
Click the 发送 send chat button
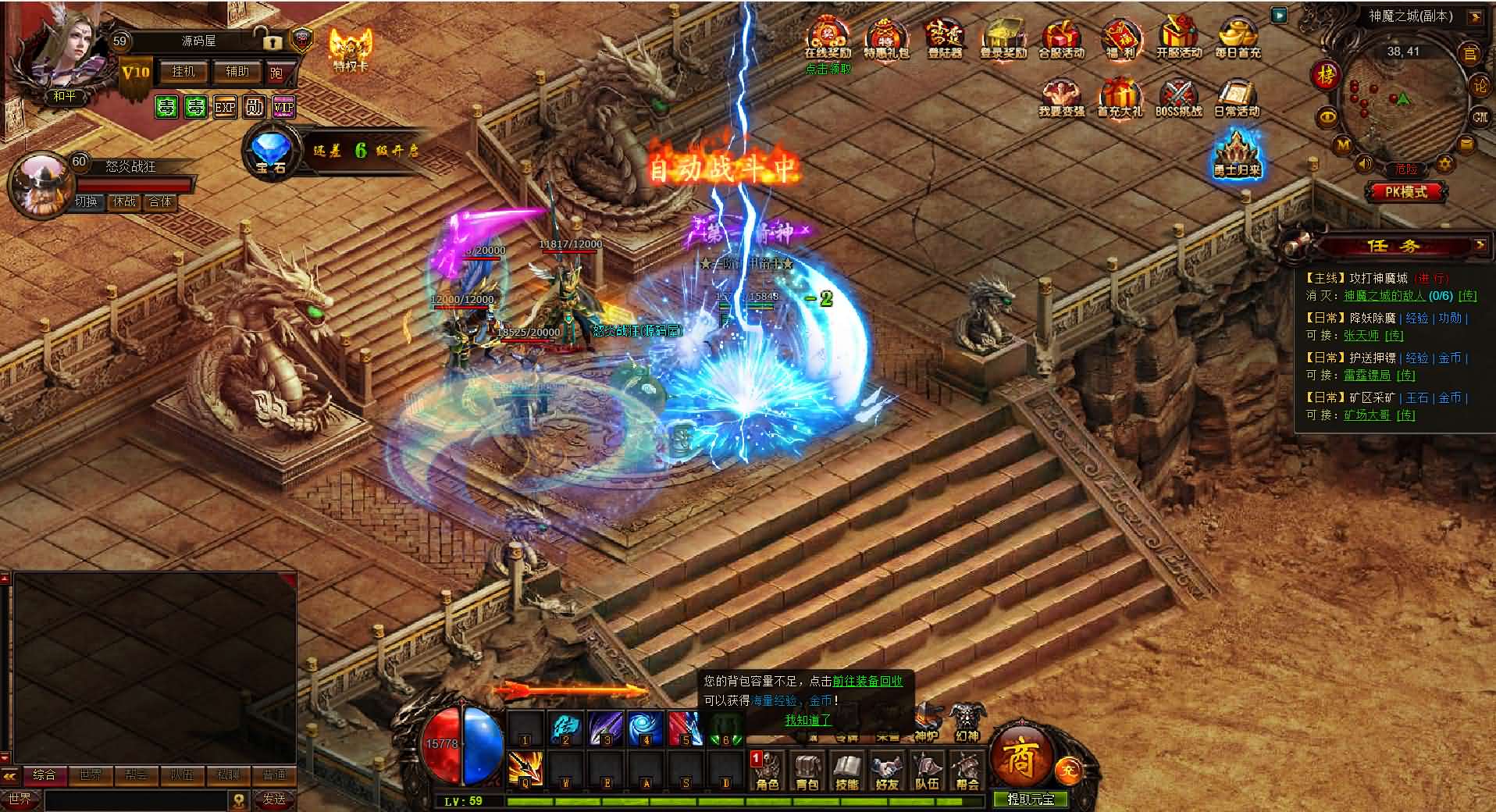274,800
